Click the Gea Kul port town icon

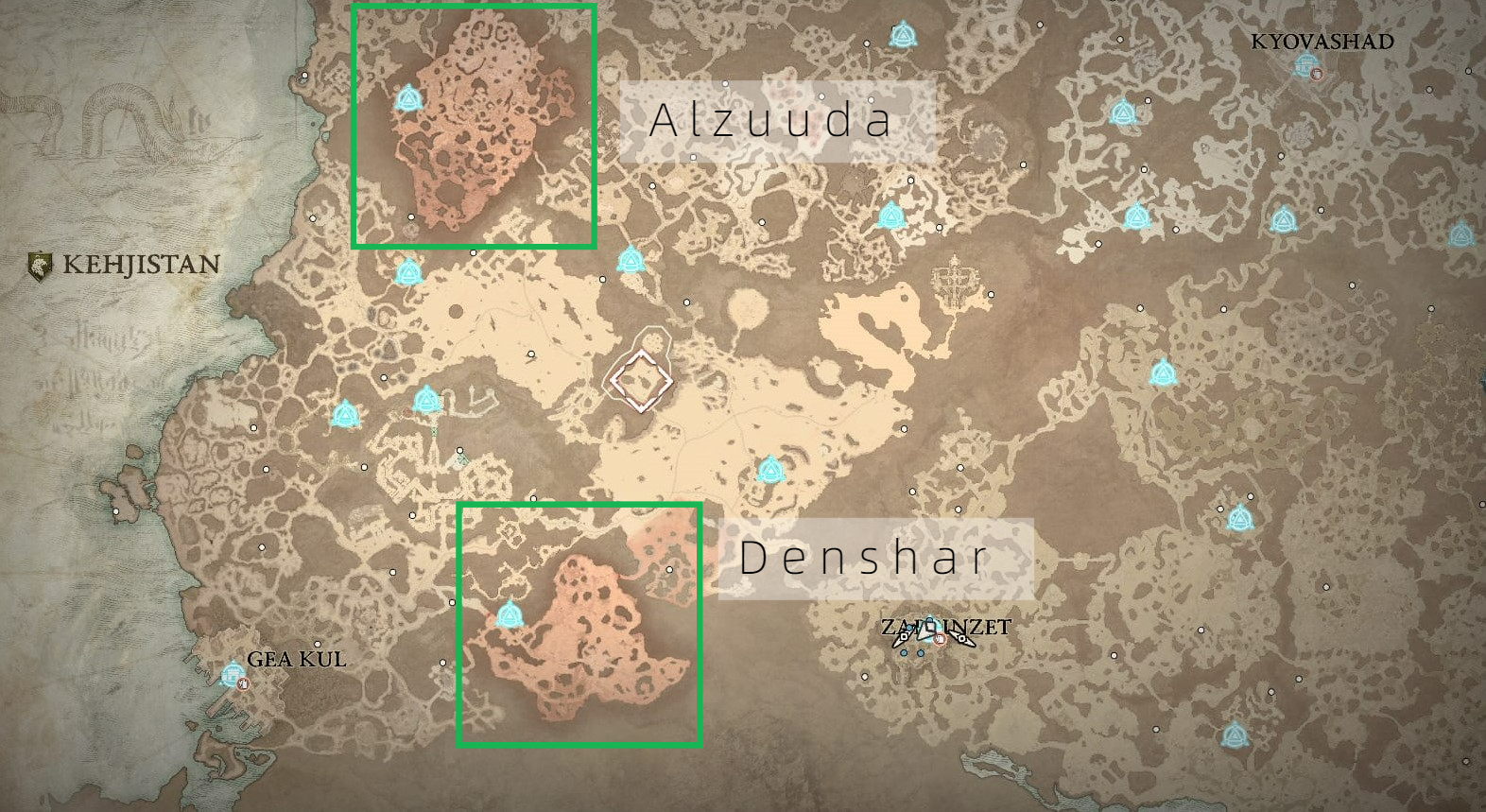[232, 674]
